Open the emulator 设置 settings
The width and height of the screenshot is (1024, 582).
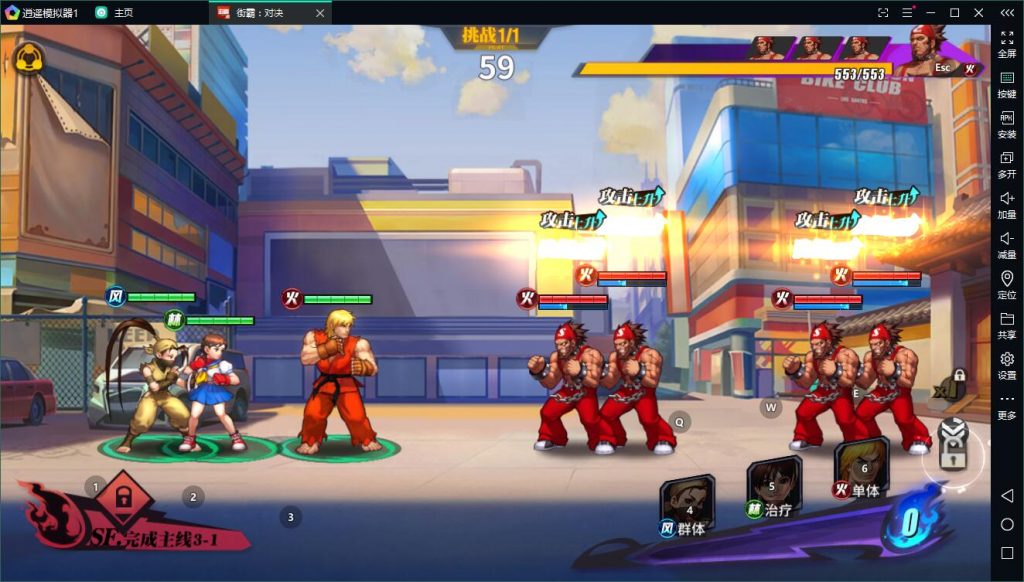pyautogui.click(x=1007, y=365)
